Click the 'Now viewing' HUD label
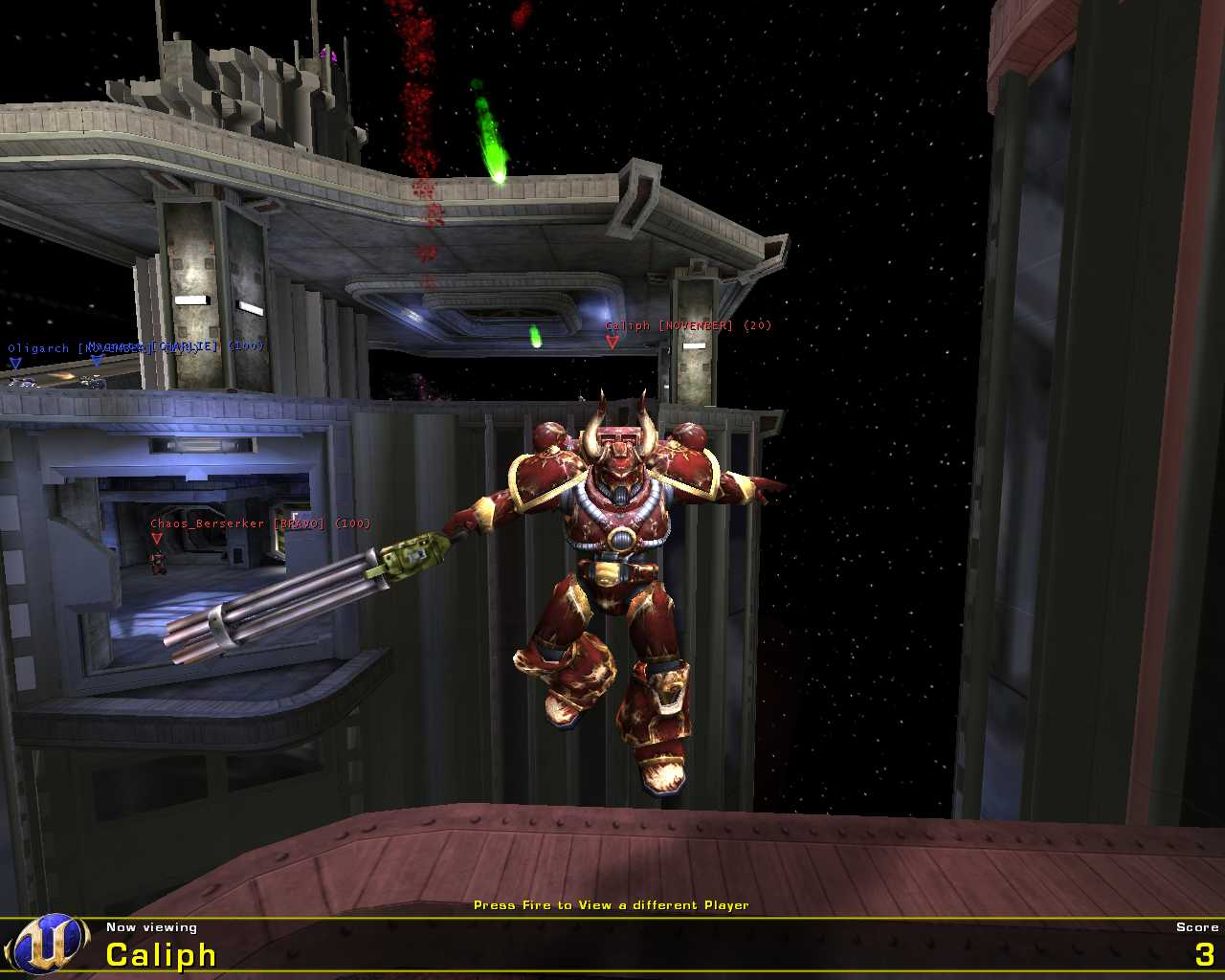 coord(151,926)
